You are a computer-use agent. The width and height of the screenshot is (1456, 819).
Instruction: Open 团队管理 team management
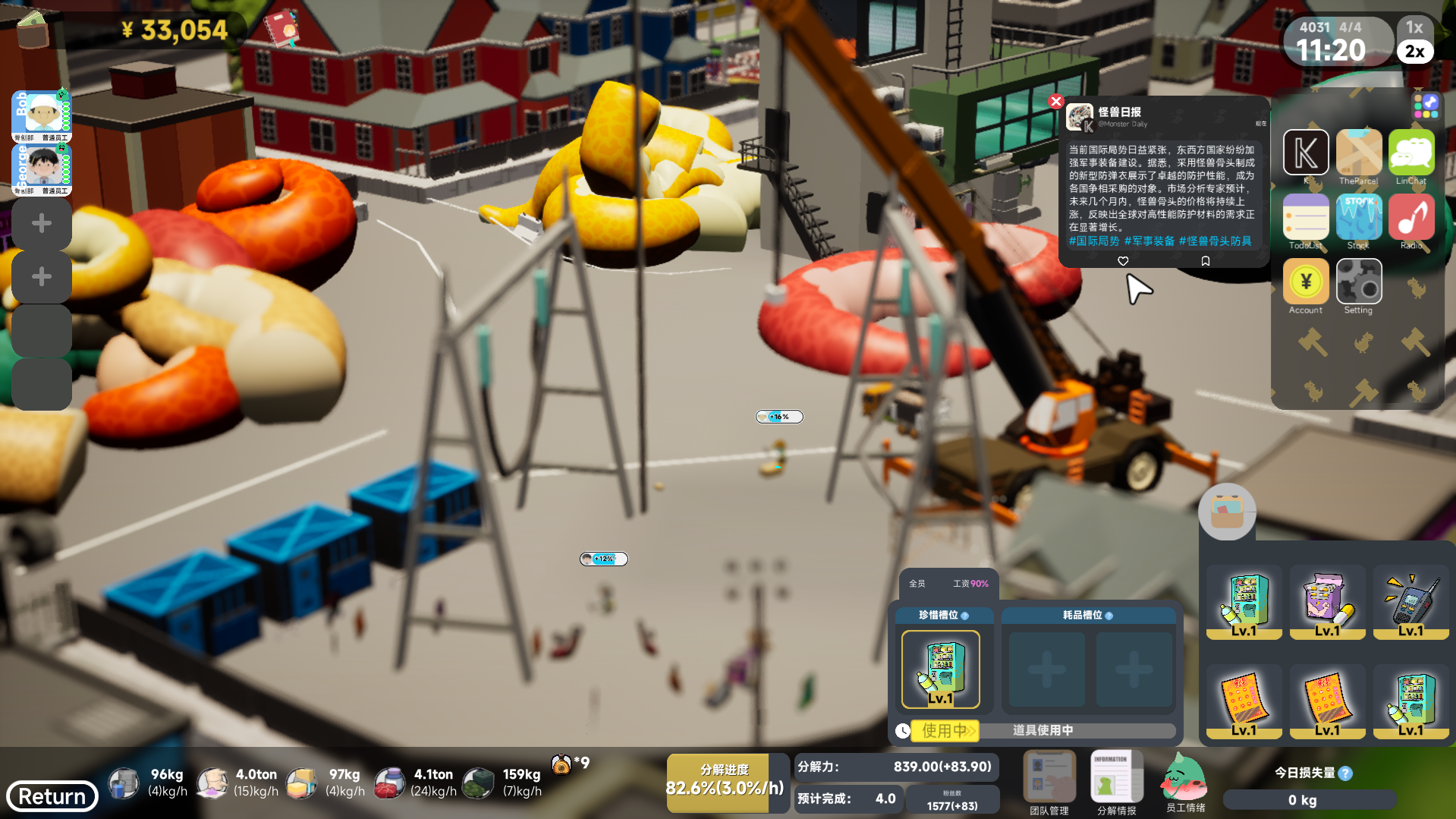click(x=1049, y=778)
